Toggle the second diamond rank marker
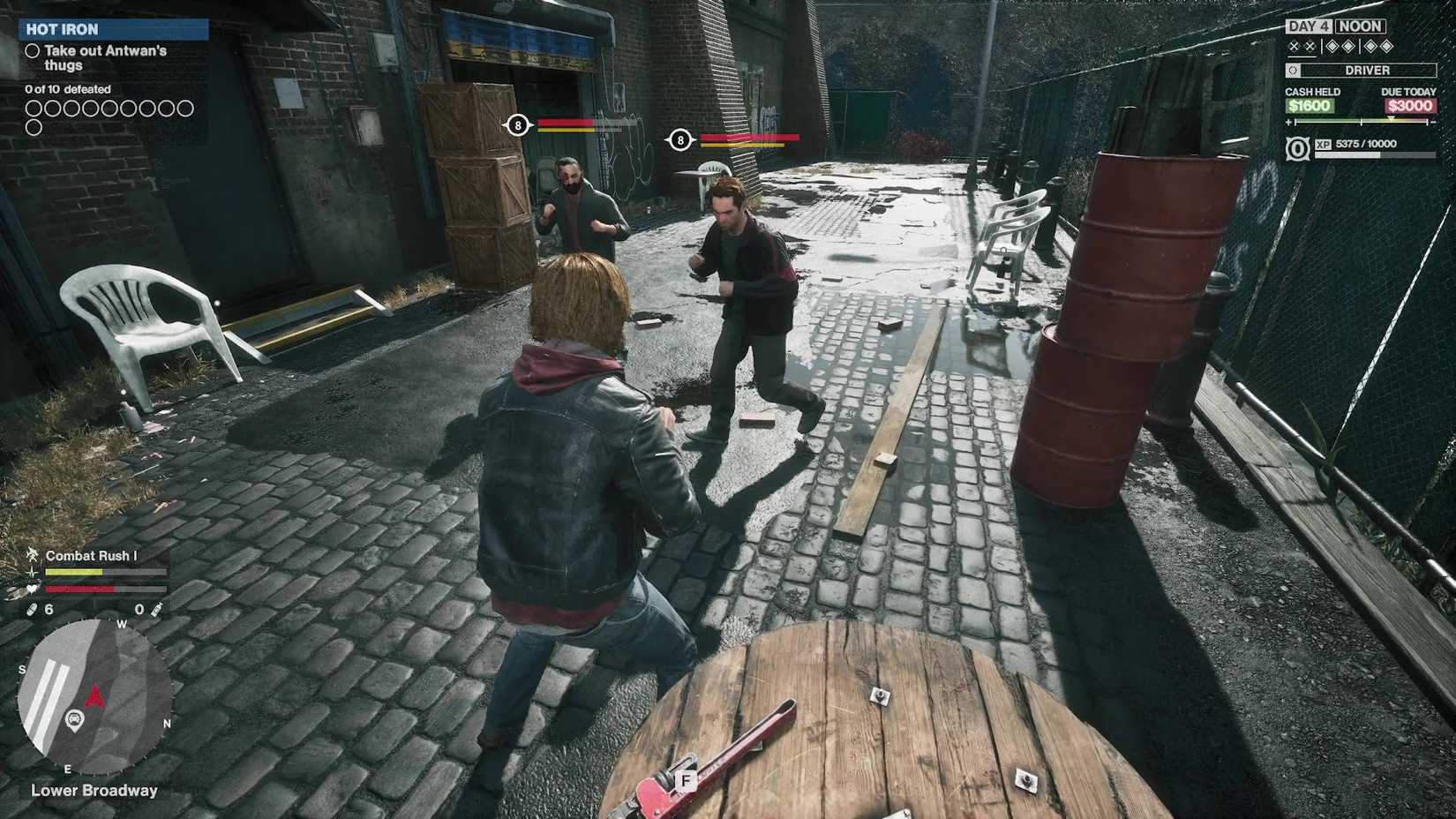This screenshot has width=1456, height=819. pos(1310,46)
